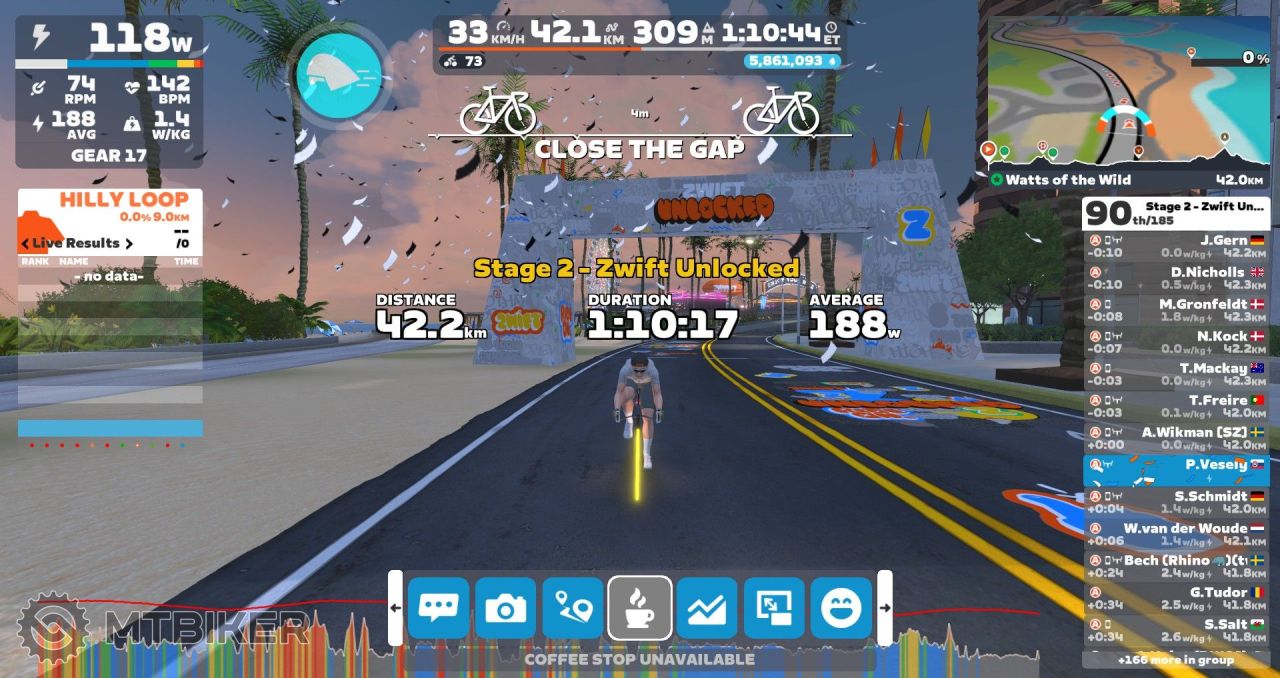Expand the +166 more in group row
Viewport: 1280px width, 678px height.
coord(1176,660)
